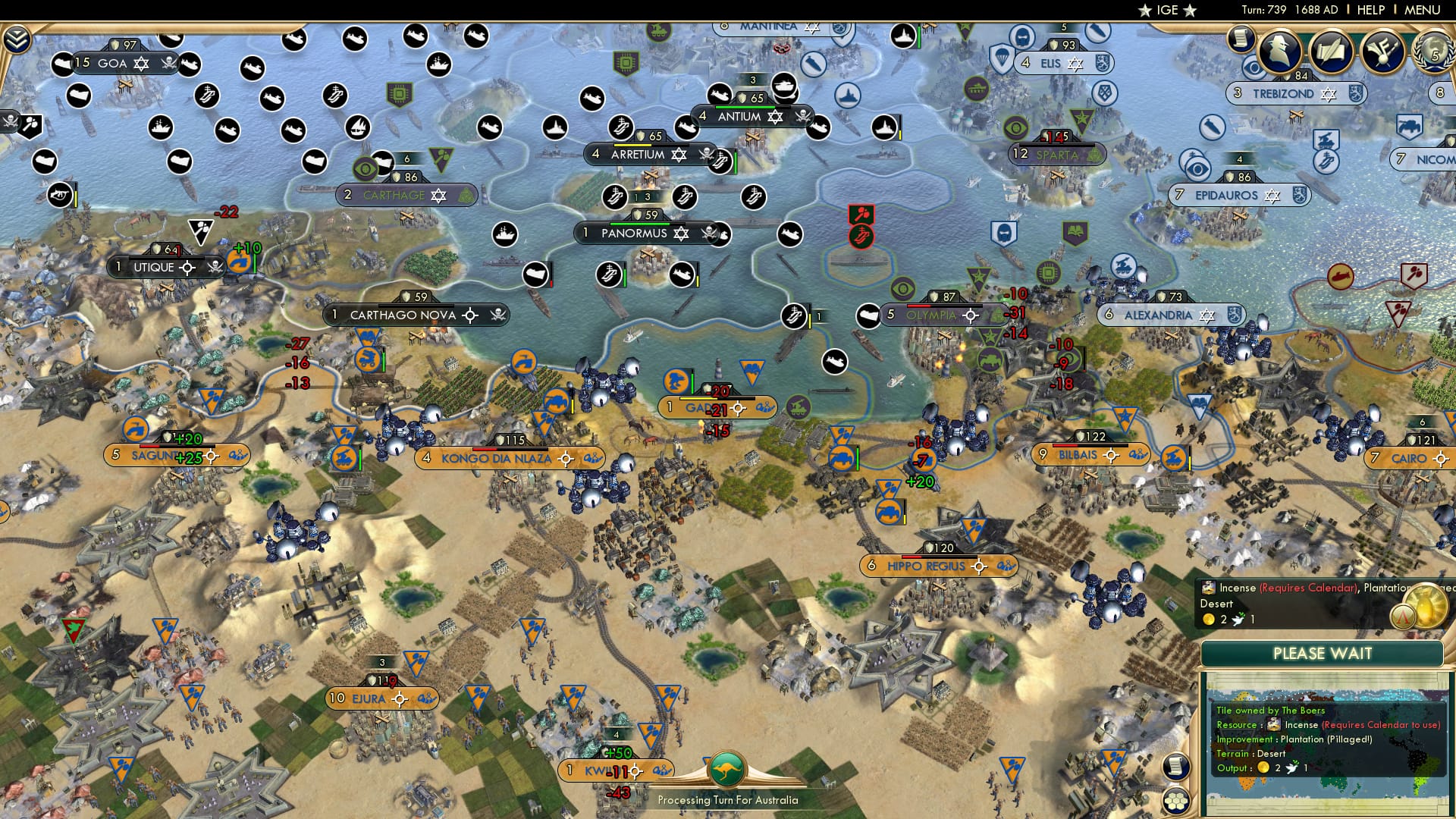
Task: Click the Spartan lambda medallion near the tile tooltip
Action: point(1404,617)
